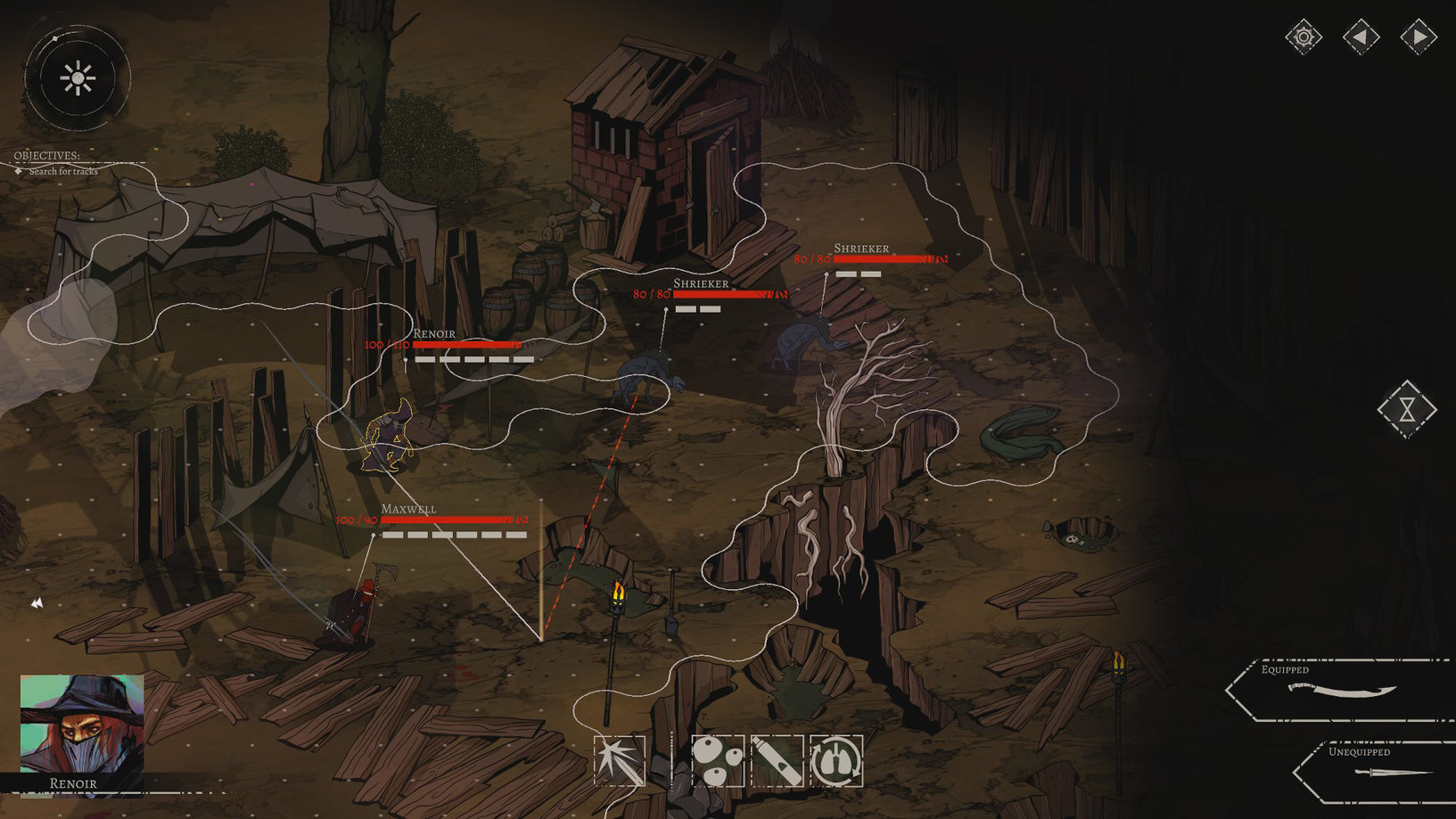Open the gear settings button
The width and height of the screenshot is (1456, 819).
point(1303,37)
